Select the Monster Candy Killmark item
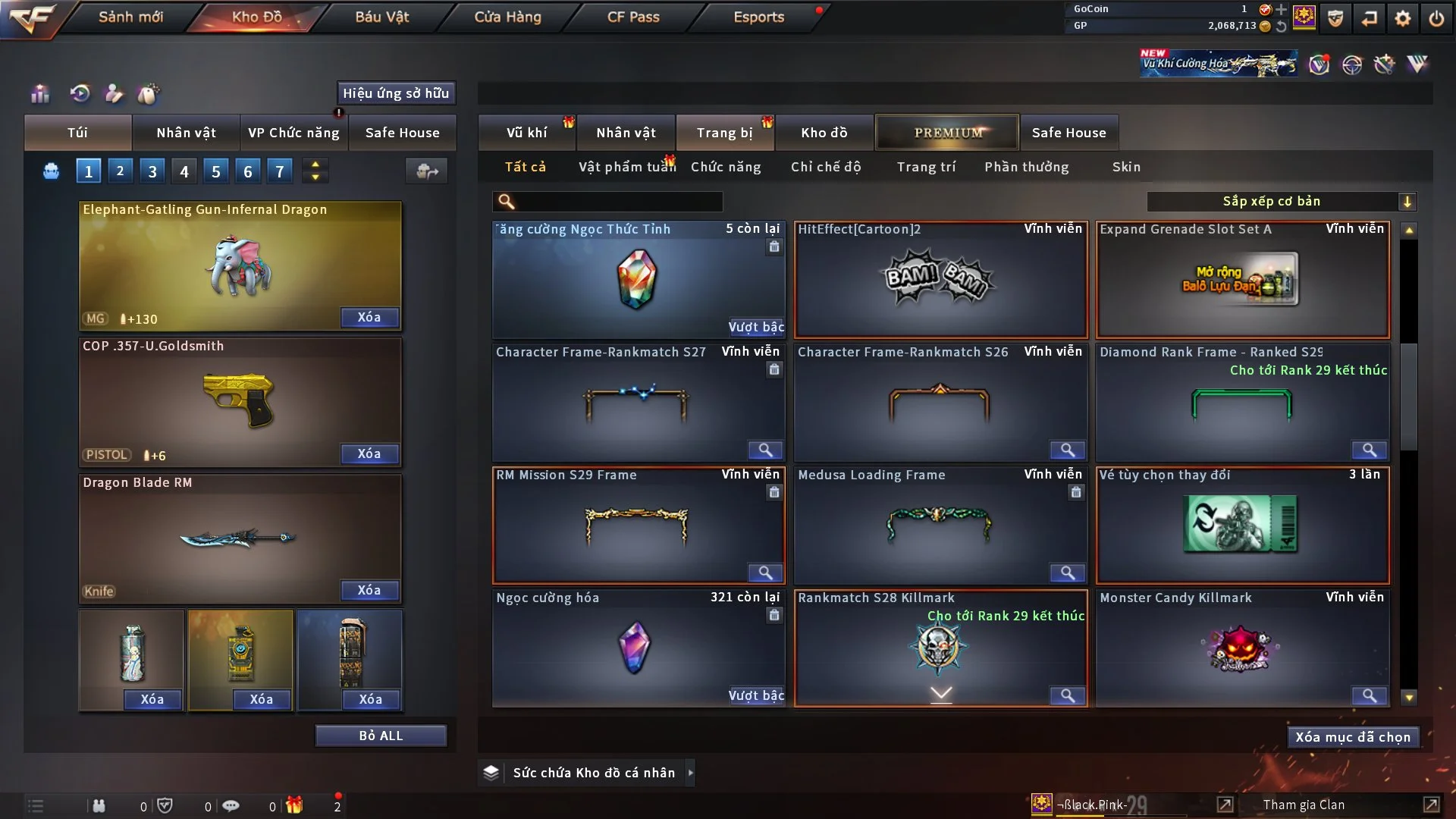The width and height of the screenshot is (1456, 819). pyautogui.click(x=1242, y=648)
